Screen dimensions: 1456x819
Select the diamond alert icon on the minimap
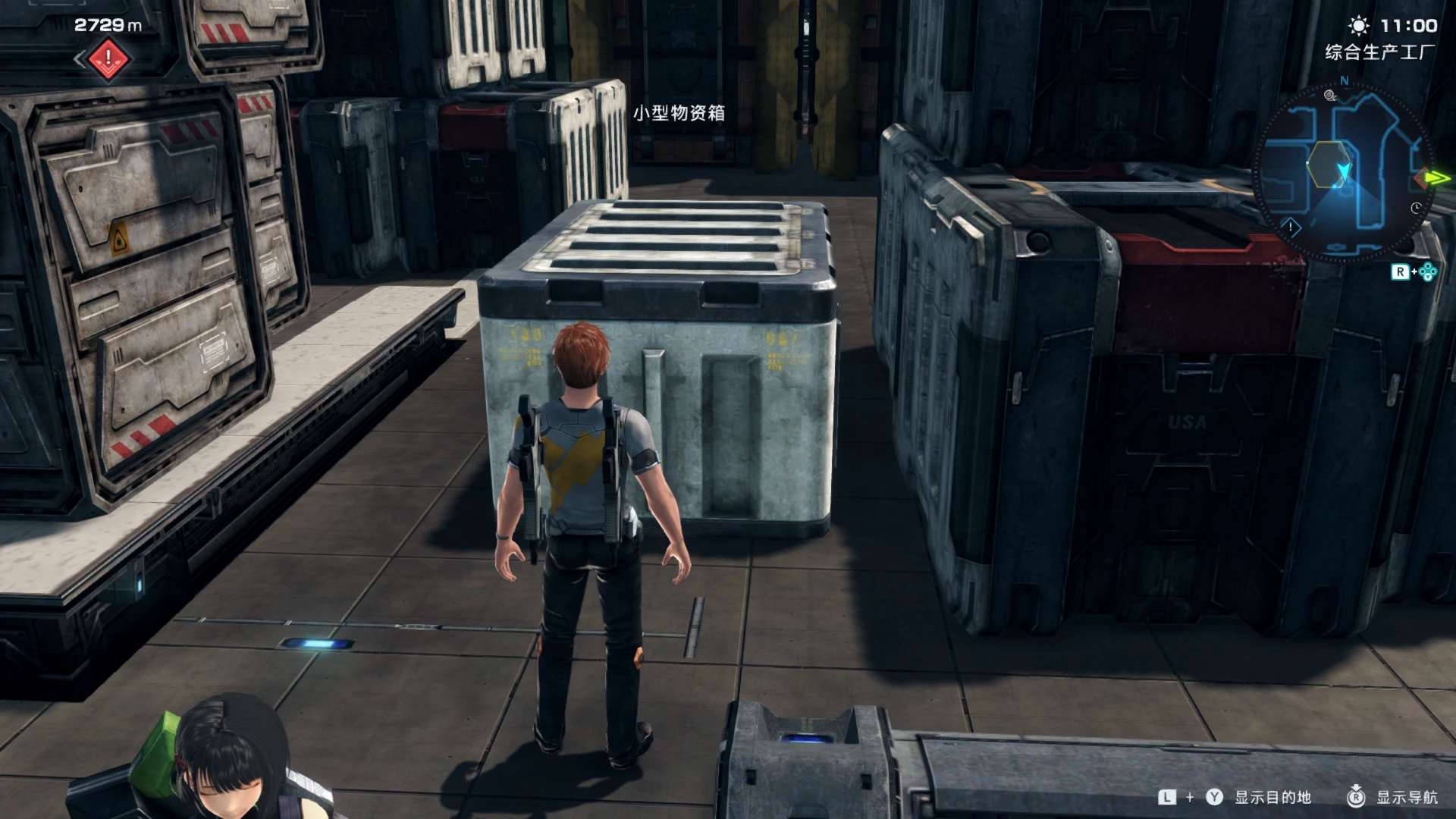(1291, 227)
